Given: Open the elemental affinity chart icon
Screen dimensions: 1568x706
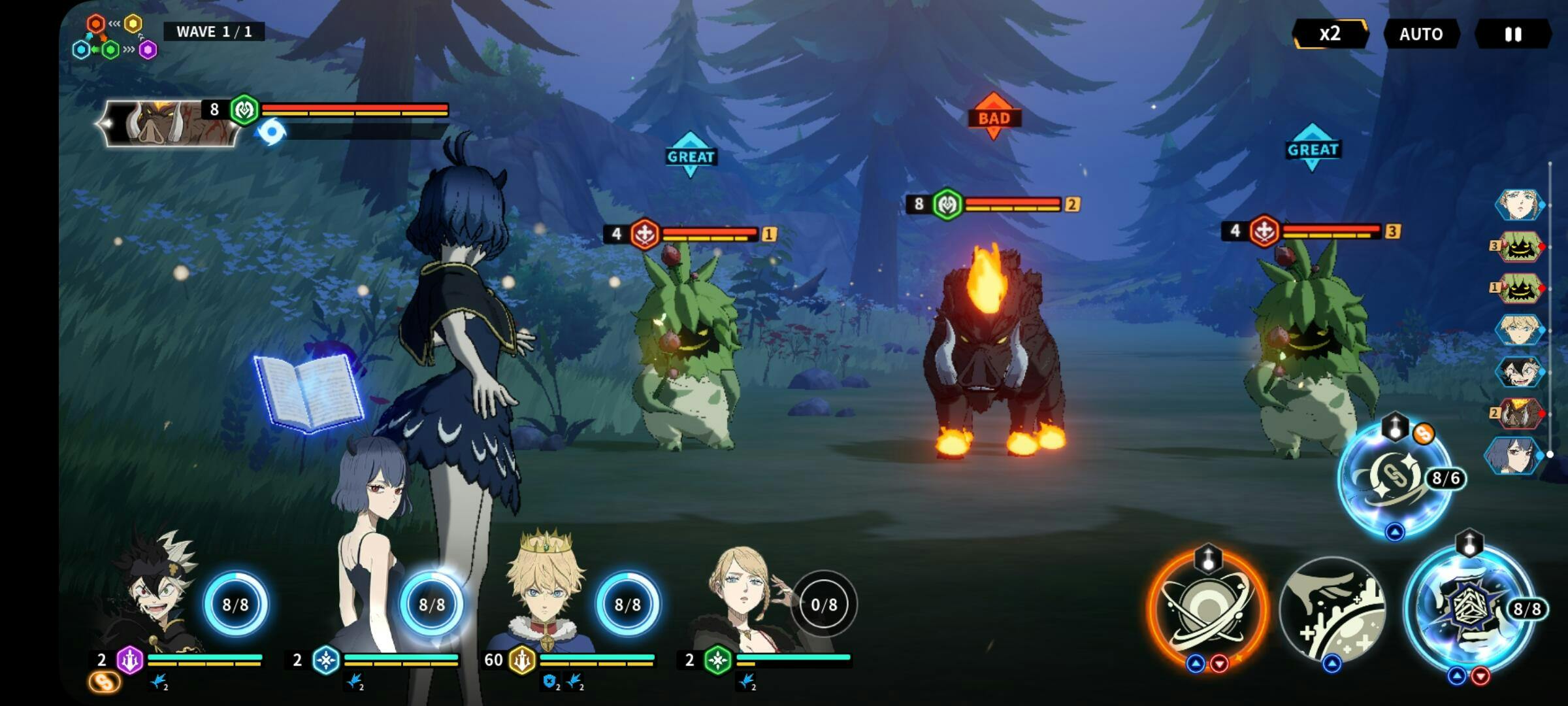Looking at the screenshot, I should [115, 38].
